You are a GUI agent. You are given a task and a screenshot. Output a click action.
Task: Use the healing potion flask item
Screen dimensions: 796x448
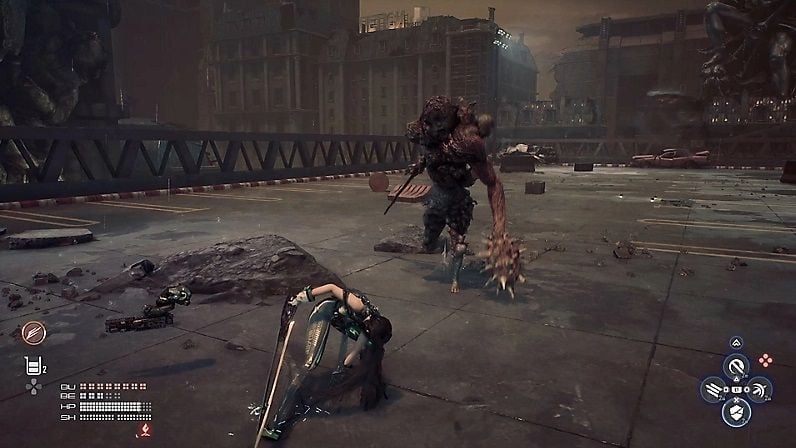click(32, 367)
